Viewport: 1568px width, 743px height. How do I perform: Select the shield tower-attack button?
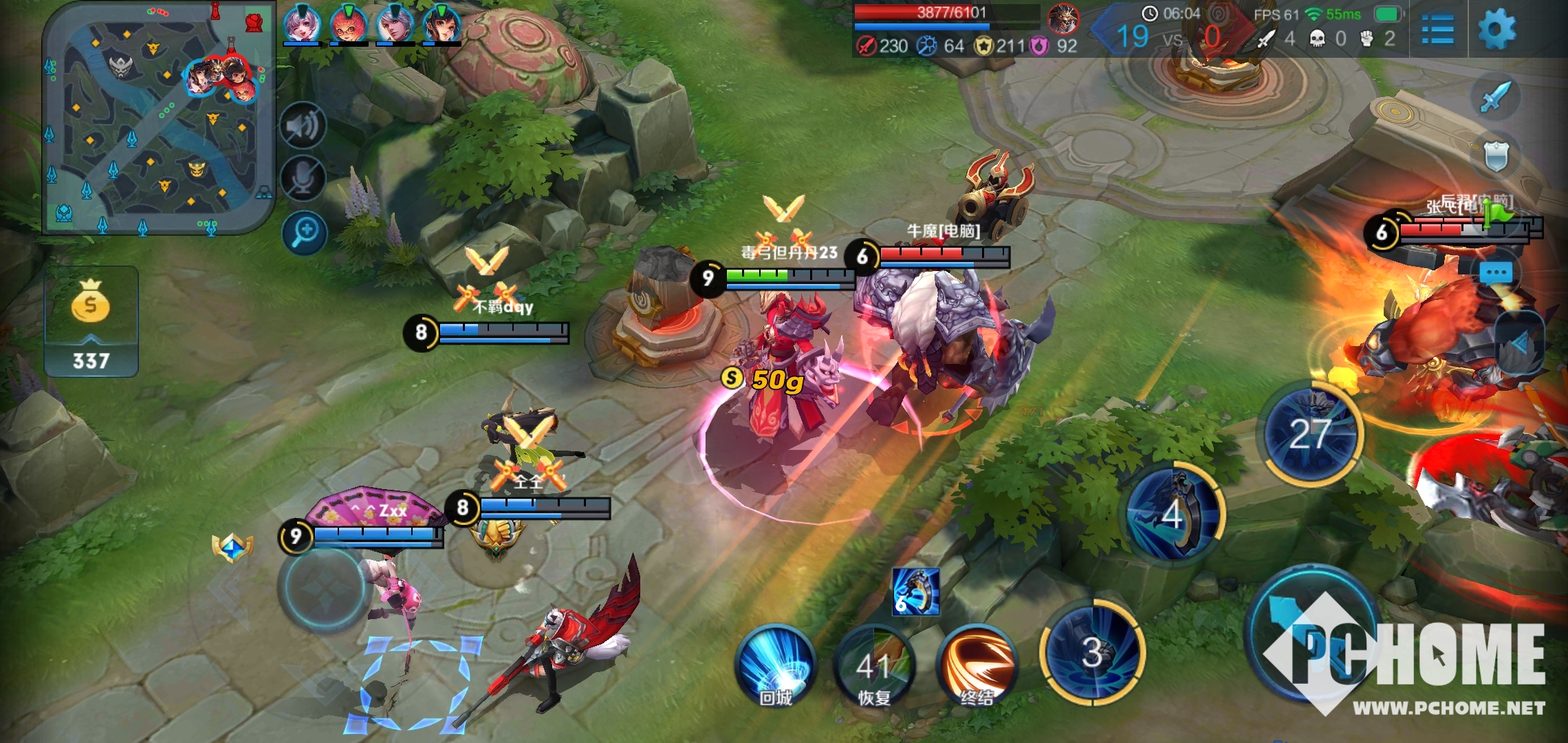(1495, 156)
